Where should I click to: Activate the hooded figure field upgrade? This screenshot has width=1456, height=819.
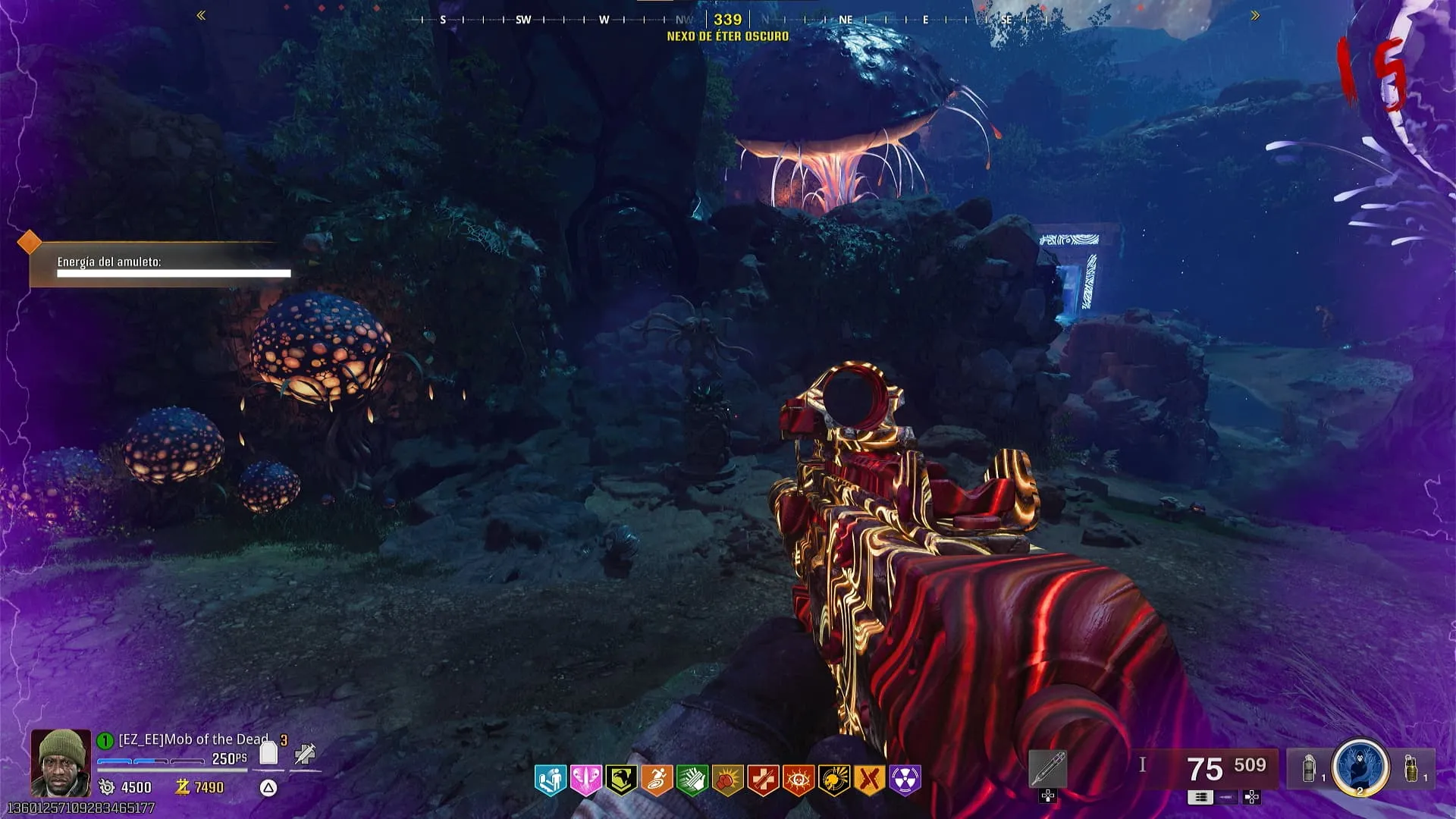[1360, 767]
